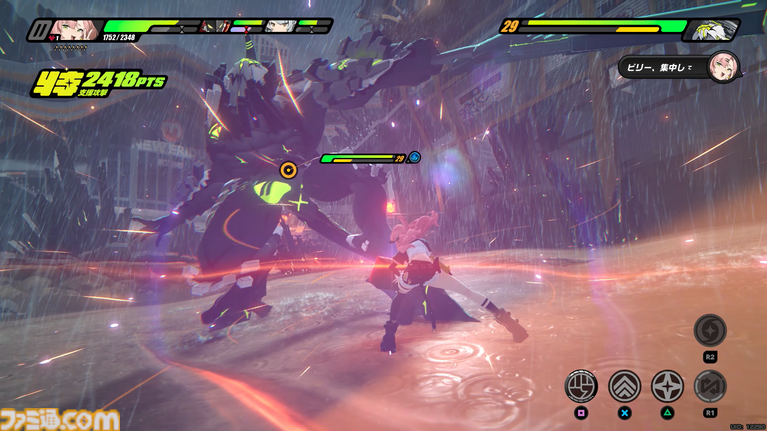Activate the swirl ultimate ability icon
The image size is (767, 431).
[x=710, y=330]
